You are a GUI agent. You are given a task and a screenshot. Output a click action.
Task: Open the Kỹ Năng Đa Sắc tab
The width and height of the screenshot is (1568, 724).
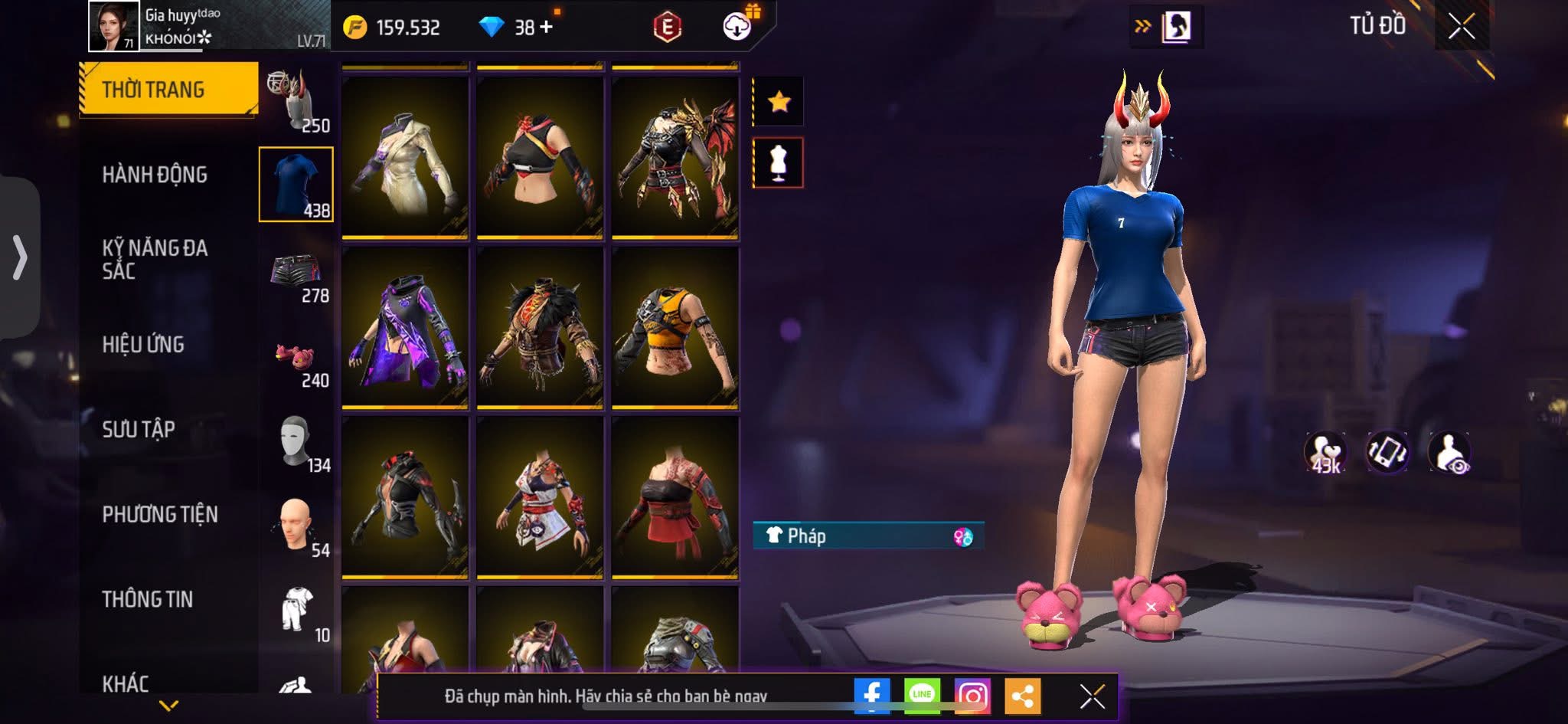point(155,259)
